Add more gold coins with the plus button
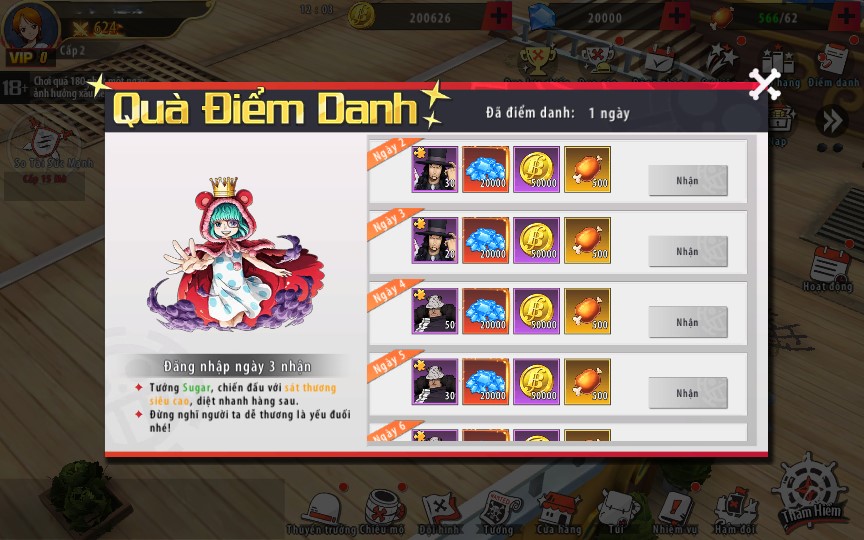Screen dimensions: 864x540 tap(499, 17)
